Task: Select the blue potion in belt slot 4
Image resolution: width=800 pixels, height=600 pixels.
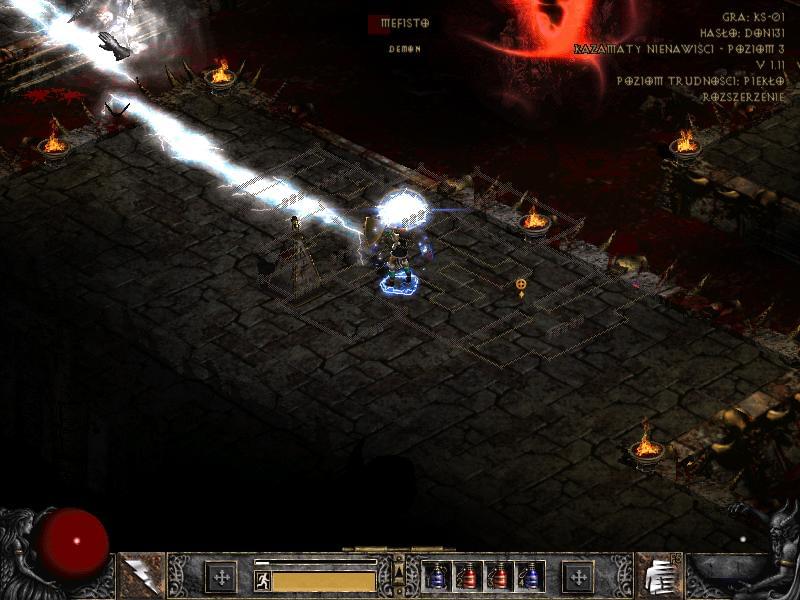Action: [528, 576]
